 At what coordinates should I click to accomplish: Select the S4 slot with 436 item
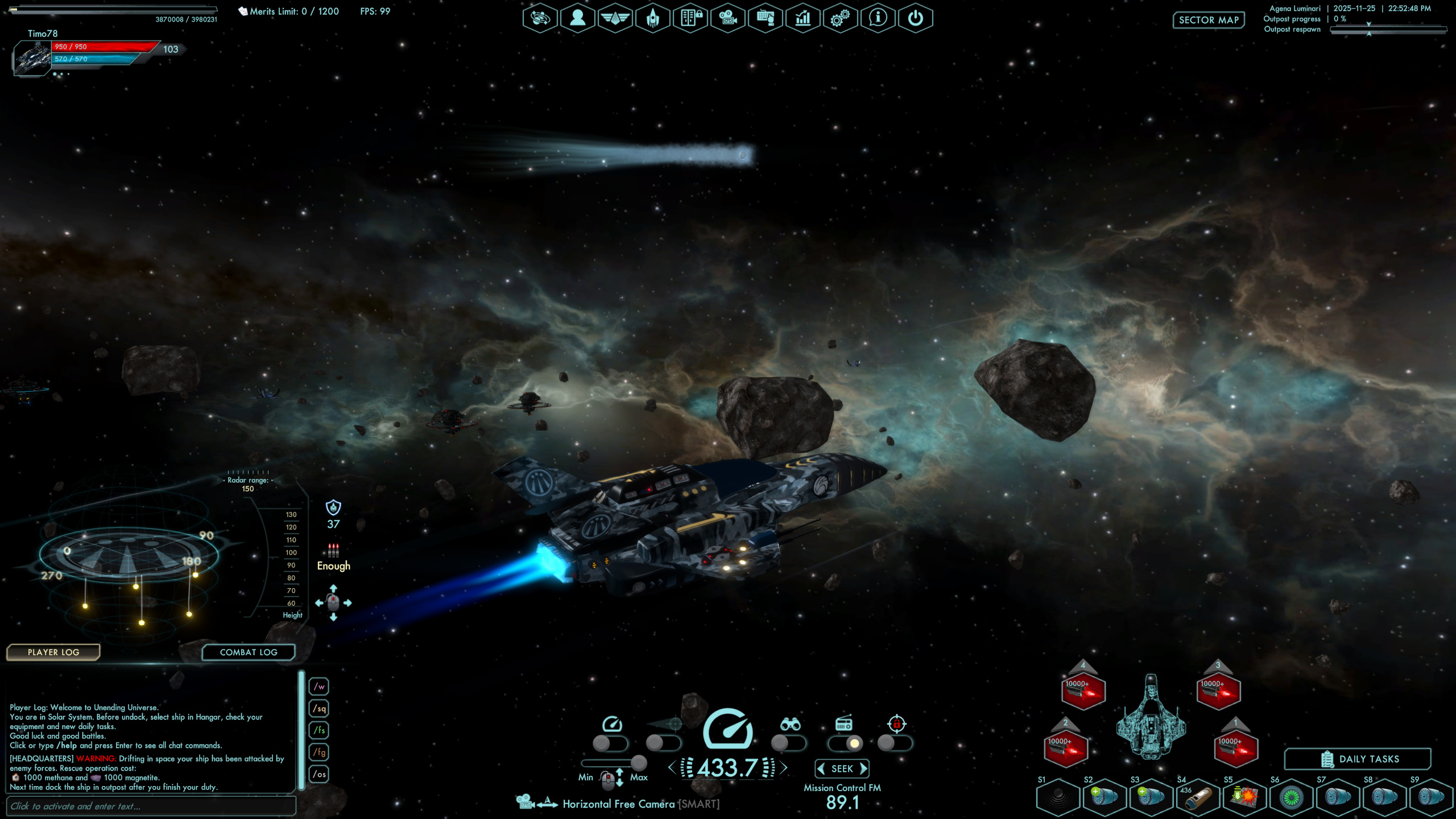(1198, 797)
